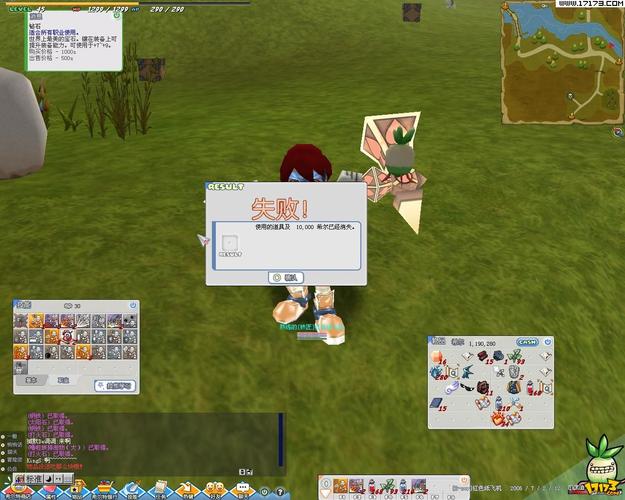Select the blue book item in the inventory

tap(437, 404)
